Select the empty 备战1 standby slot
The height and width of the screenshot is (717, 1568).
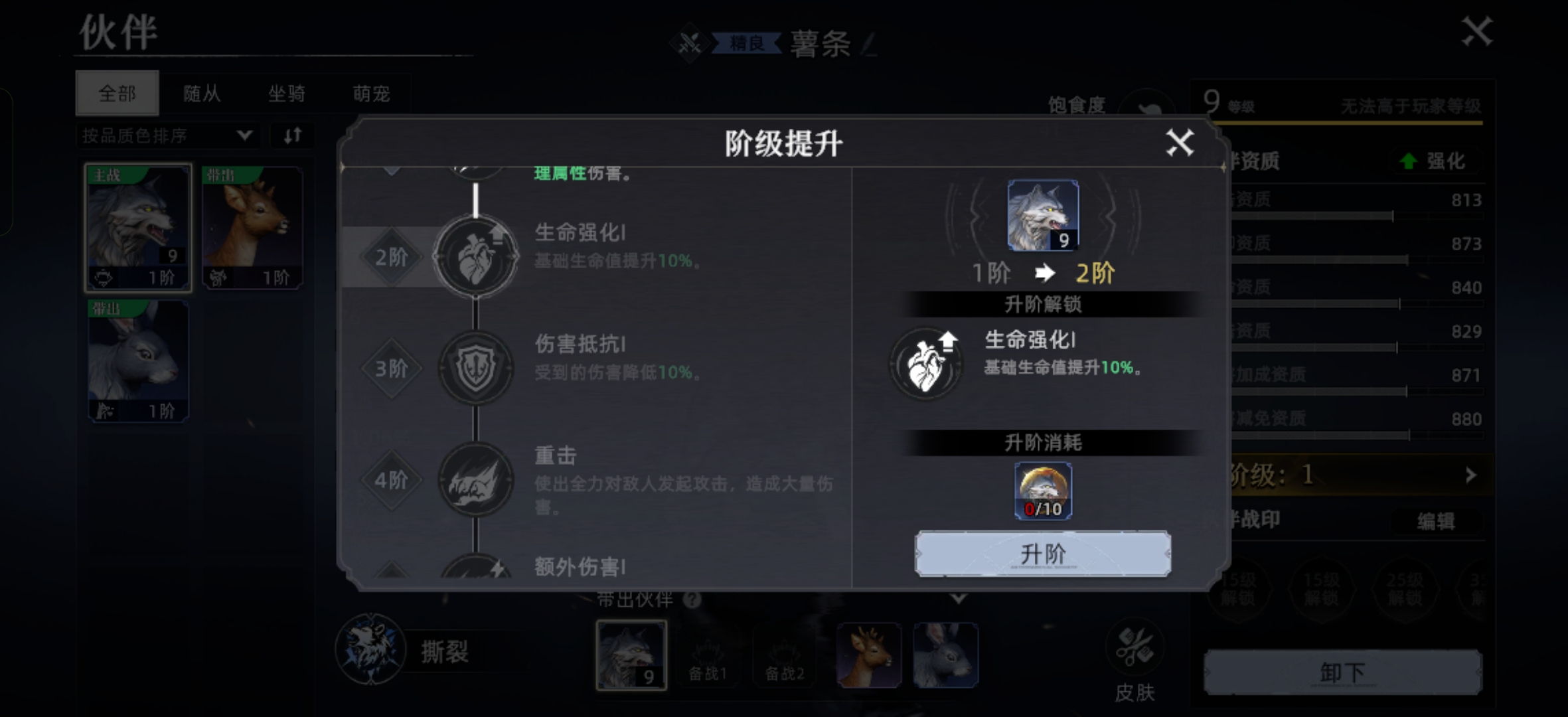point(708,654)
